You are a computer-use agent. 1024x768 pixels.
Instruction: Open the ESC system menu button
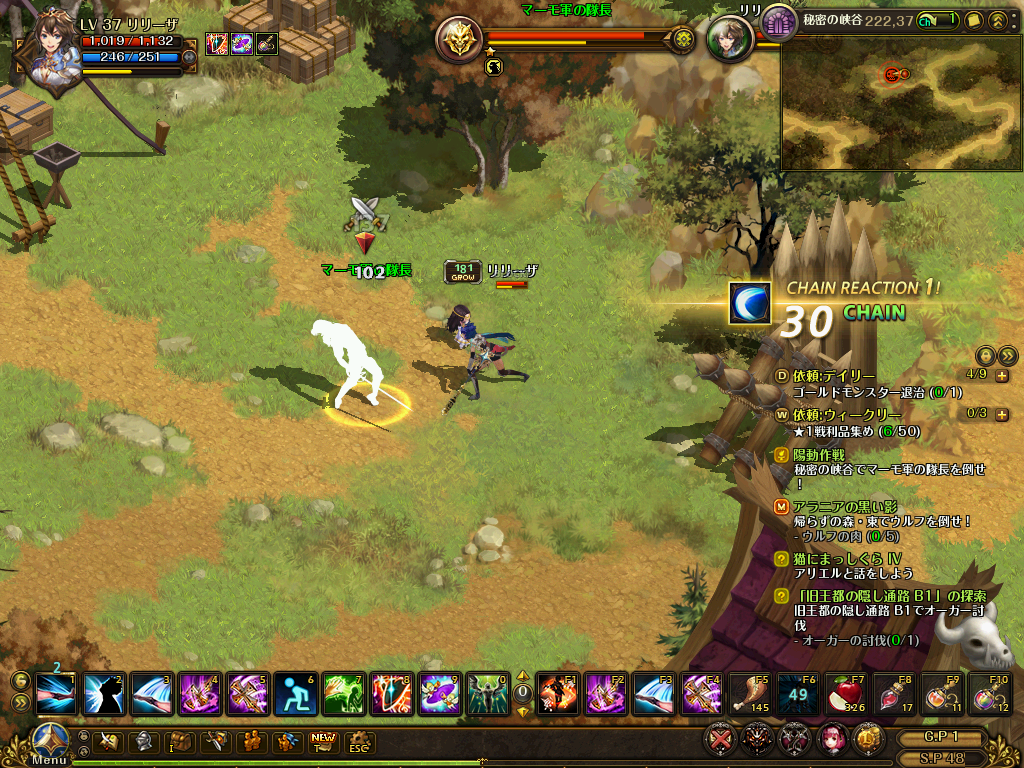pos(357,742)
